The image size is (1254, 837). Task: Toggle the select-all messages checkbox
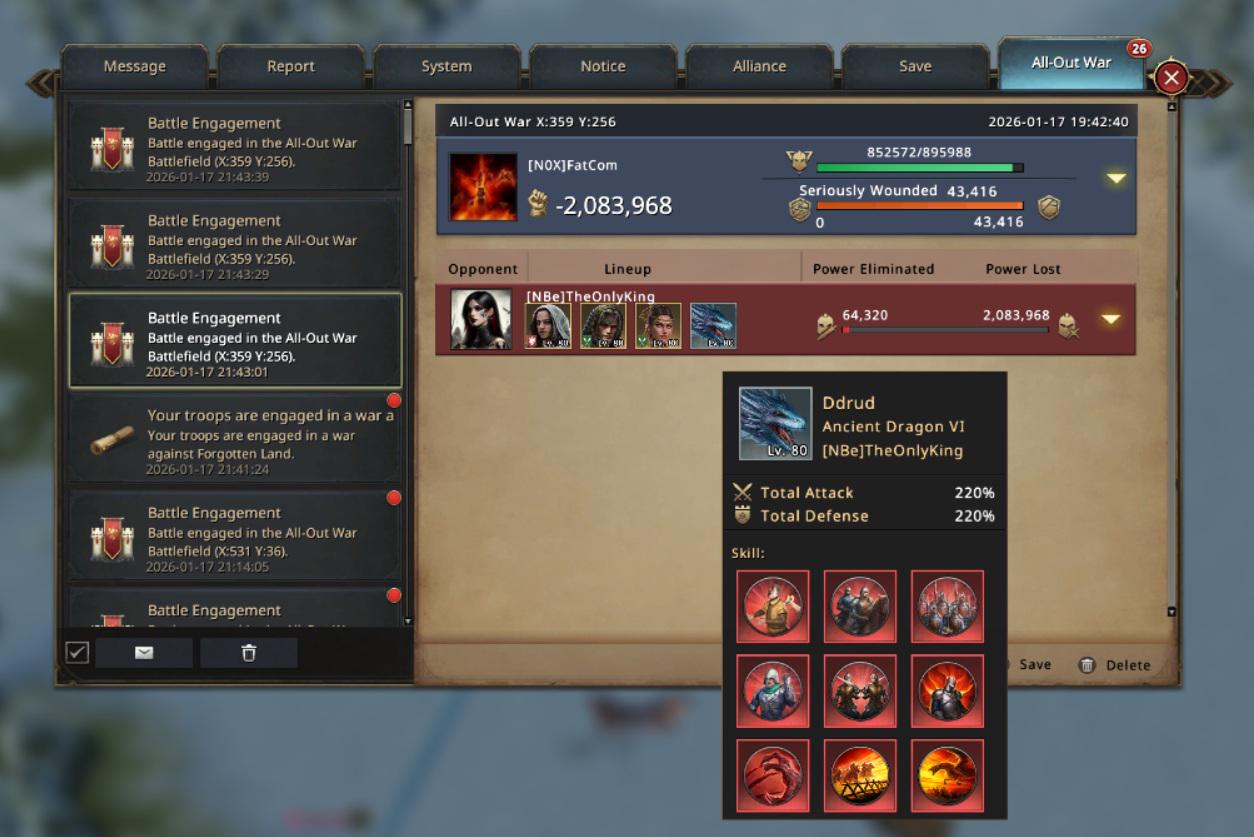(77, 653)
